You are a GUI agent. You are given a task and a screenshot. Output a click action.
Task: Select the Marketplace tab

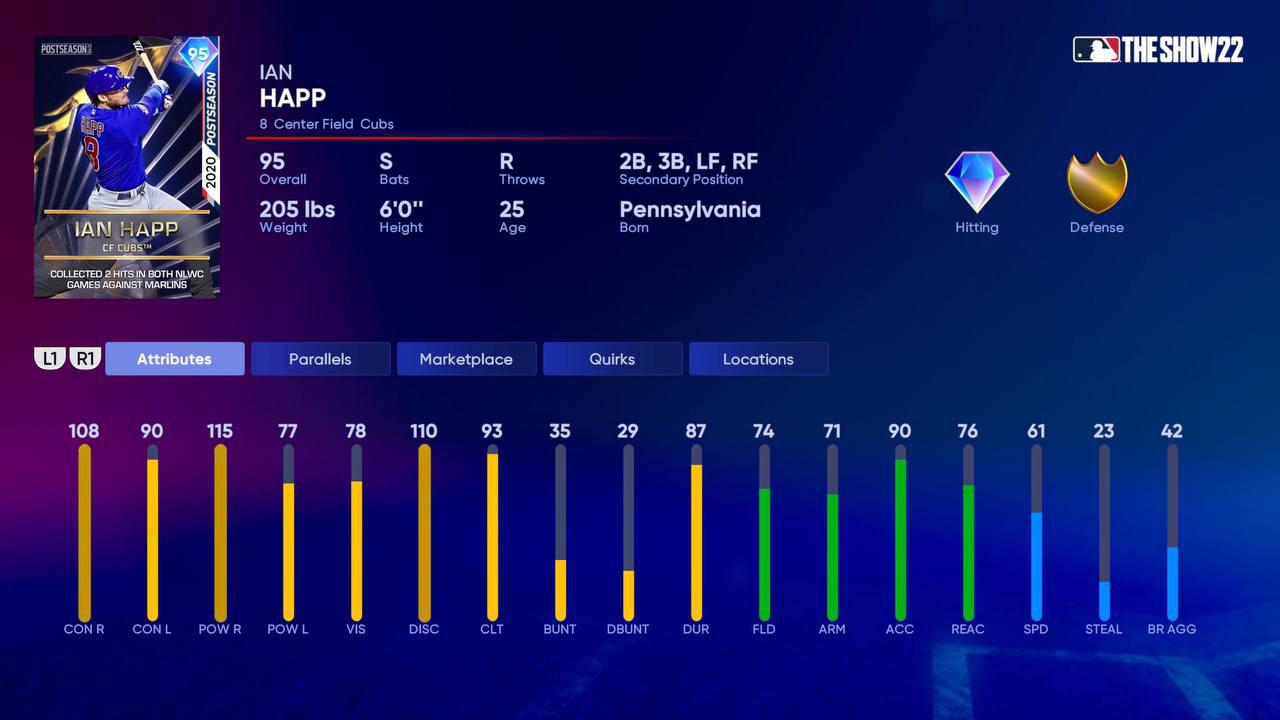[x=466, y=358]
